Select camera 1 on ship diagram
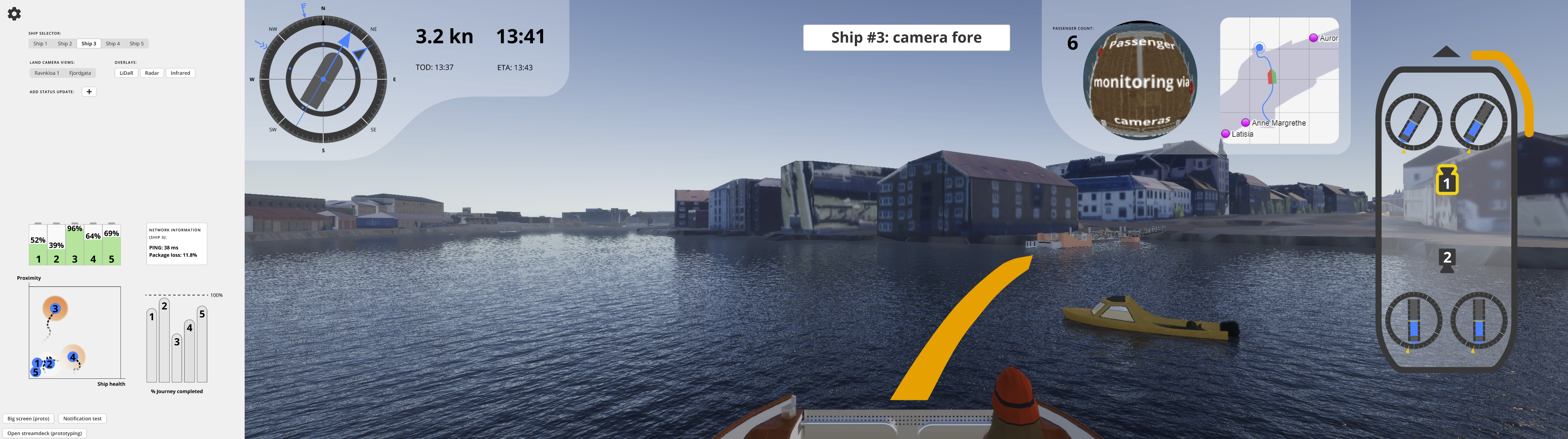This screenshot has height=439, width=1568. pyautogui.click(x=1446, y=181)
